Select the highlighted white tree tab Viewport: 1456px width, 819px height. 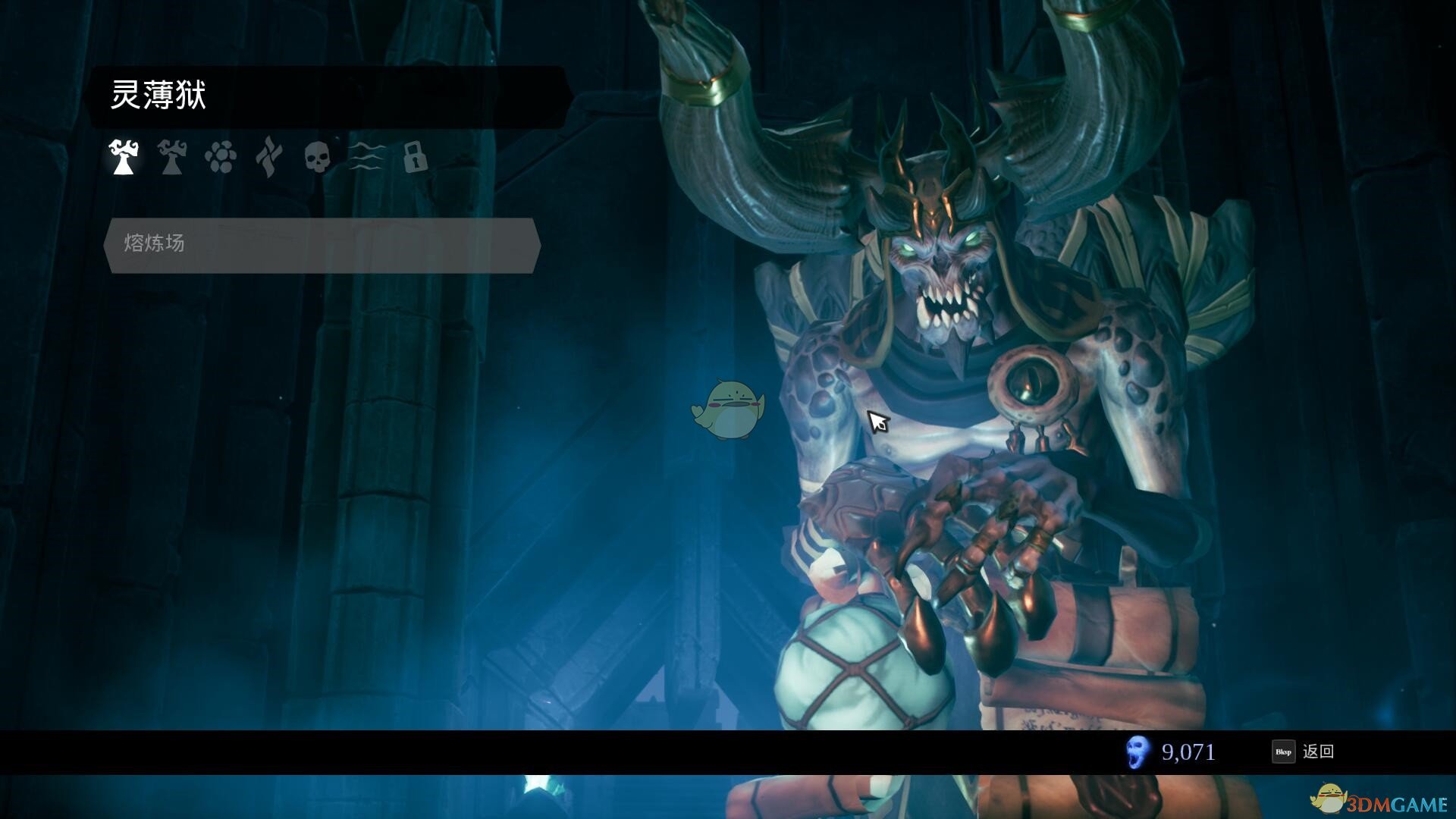point(124,157)
